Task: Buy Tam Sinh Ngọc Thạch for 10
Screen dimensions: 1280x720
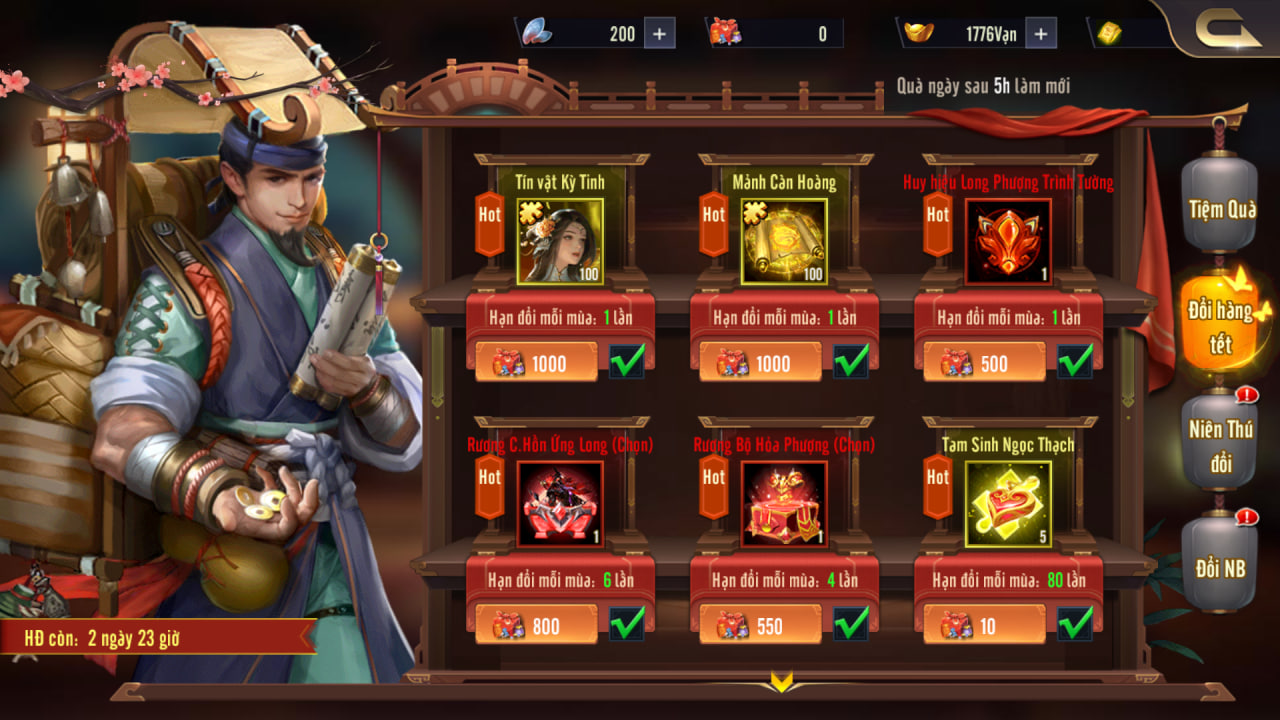Action: pyautogui.click(x=984, y=625)
